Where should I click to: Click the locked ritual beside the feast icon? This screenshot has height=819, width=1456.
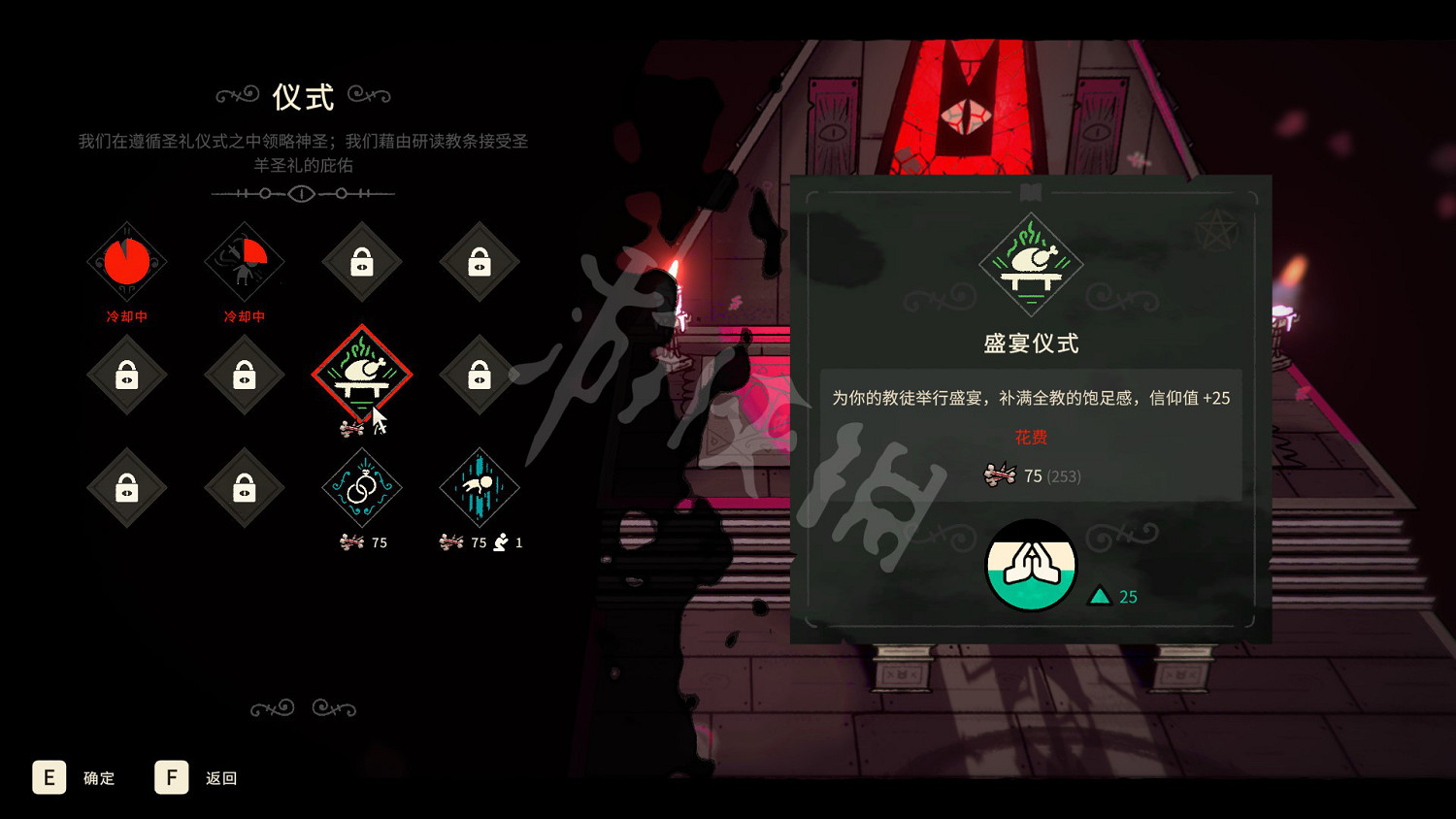point(478,377)
